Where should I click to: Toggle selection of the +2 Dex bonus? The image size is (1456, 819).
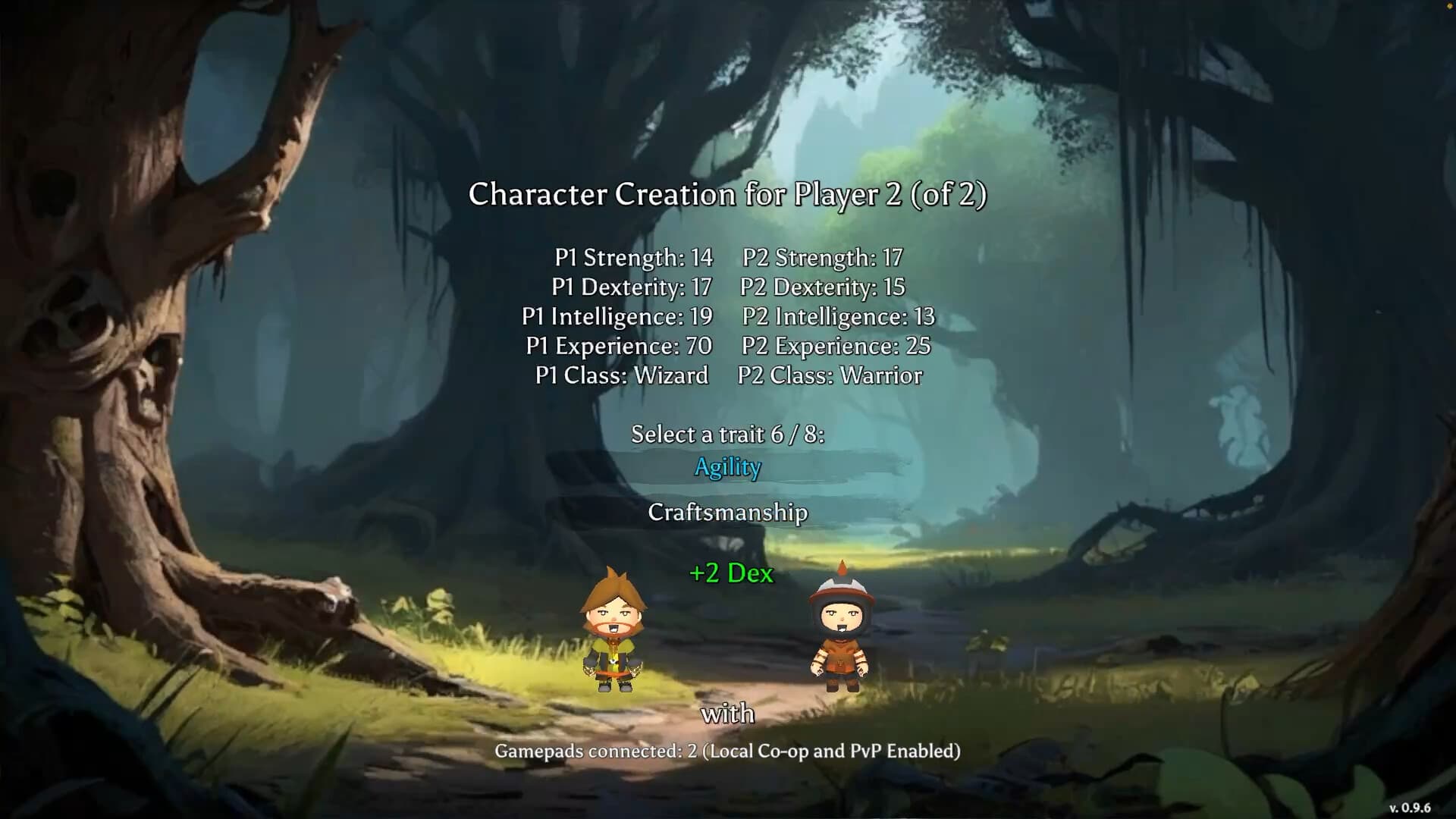(730, 574)
